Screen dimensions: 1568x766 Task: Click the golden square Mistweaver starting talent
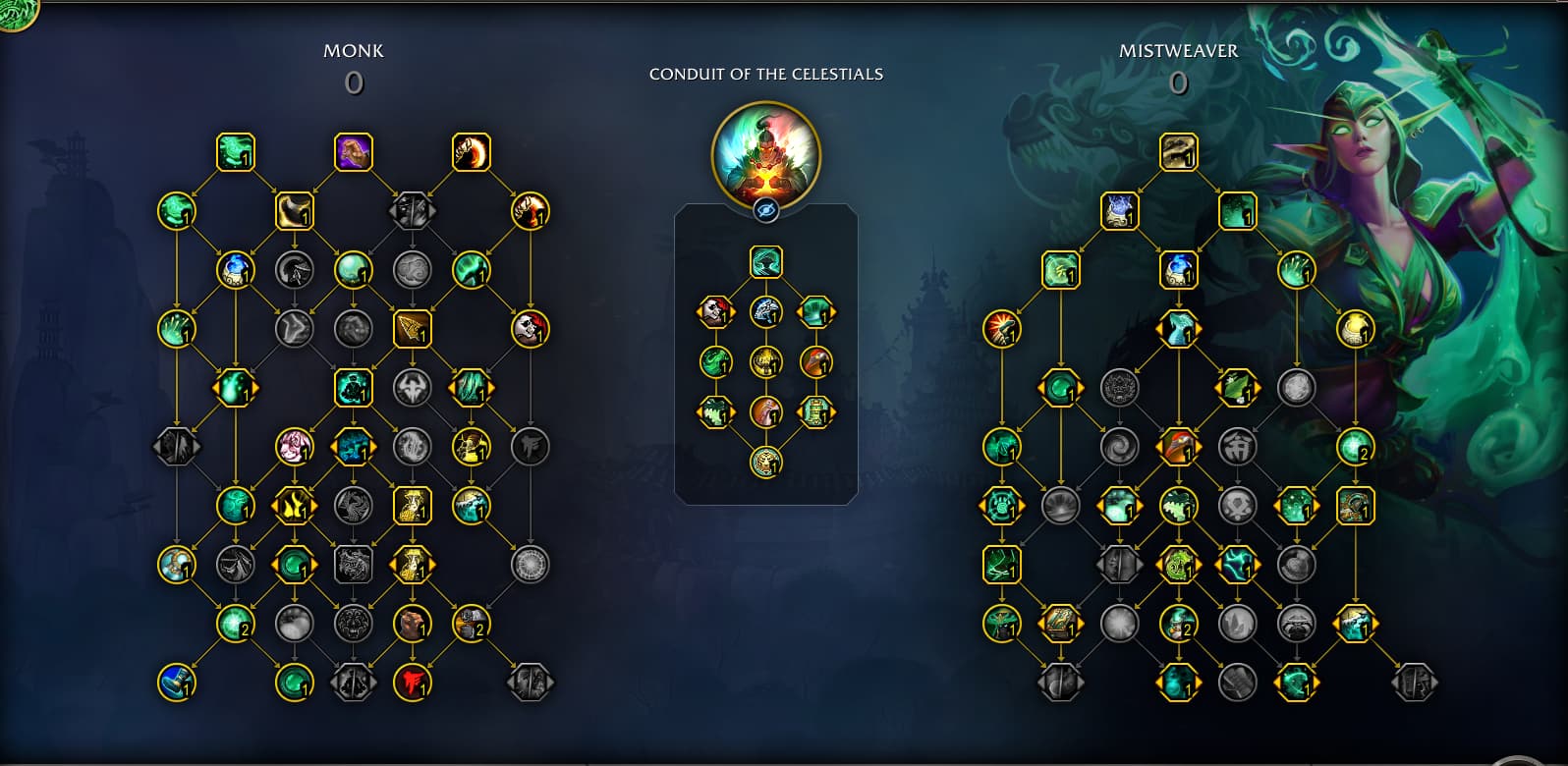(x=1178, y=152)
